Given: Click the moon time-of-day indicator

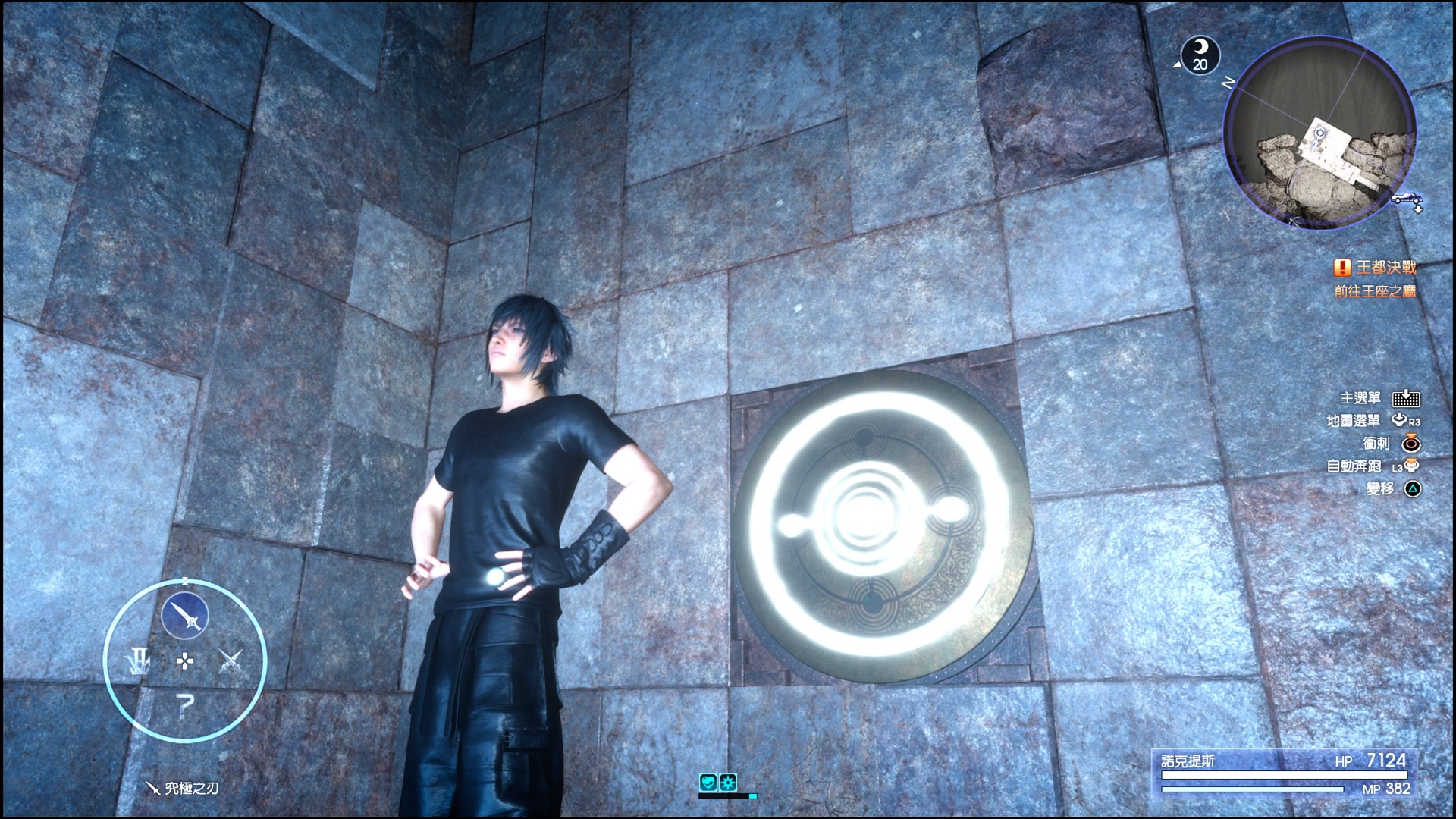Looking at the screenshot, I should pos(1200,55).
